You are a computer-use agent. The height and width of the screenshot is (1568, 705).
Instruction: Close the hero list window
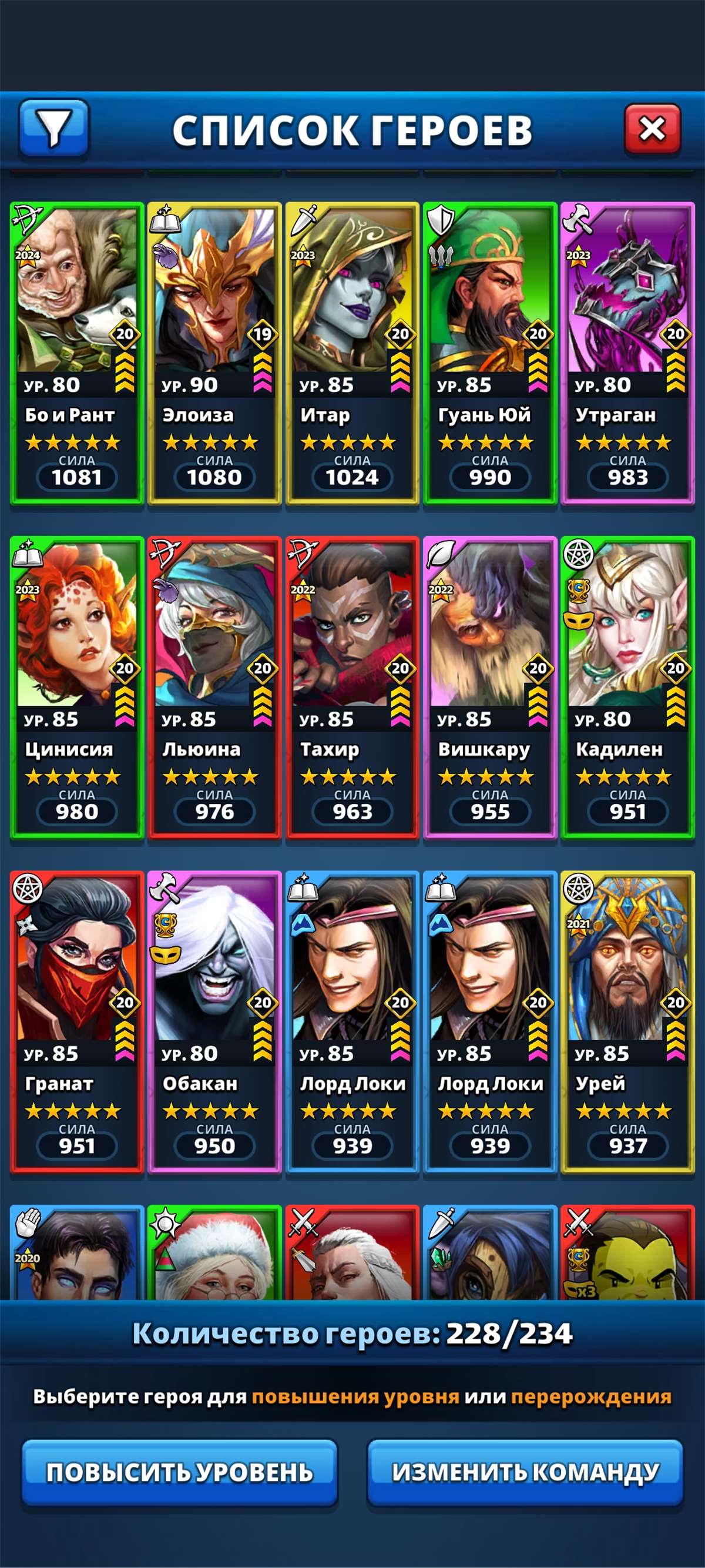coord(652,129)
